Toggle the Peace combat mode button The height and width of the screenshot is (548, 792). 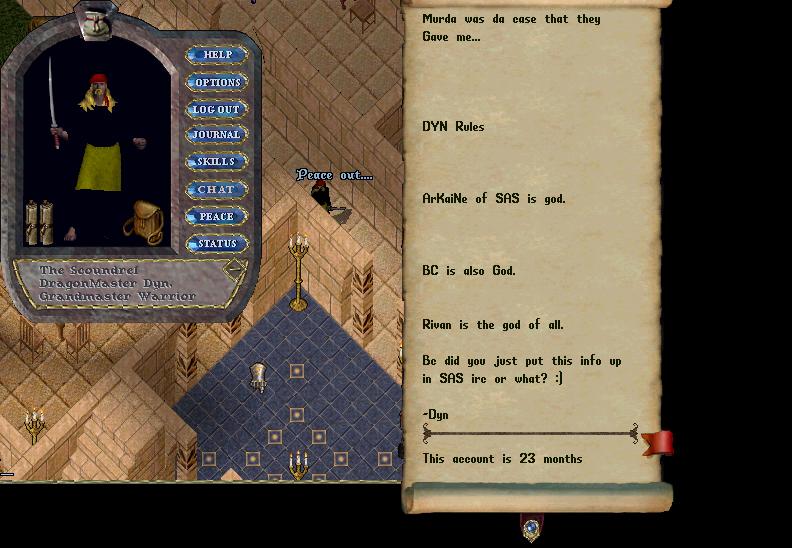[217, 216]
